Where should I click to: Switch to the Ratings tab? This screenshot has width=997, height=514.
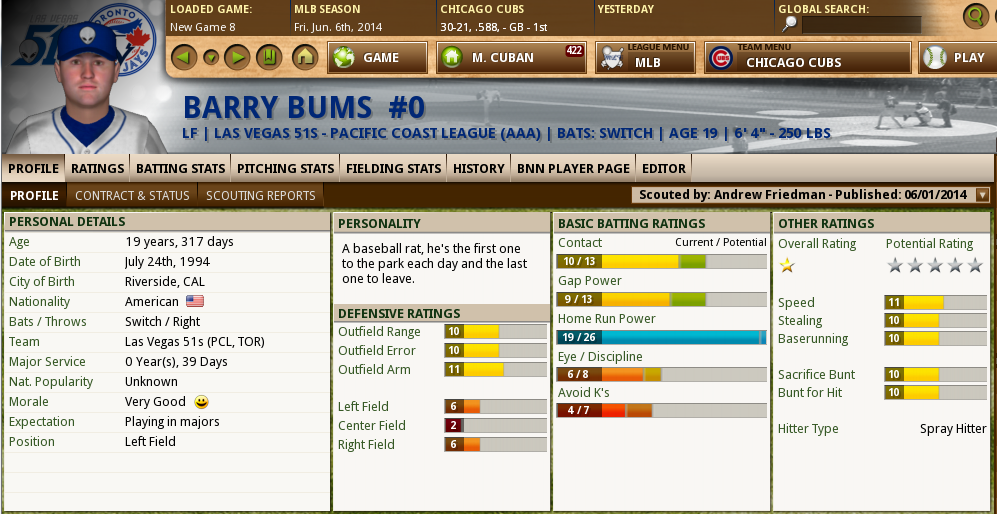[x=98, y=168]
